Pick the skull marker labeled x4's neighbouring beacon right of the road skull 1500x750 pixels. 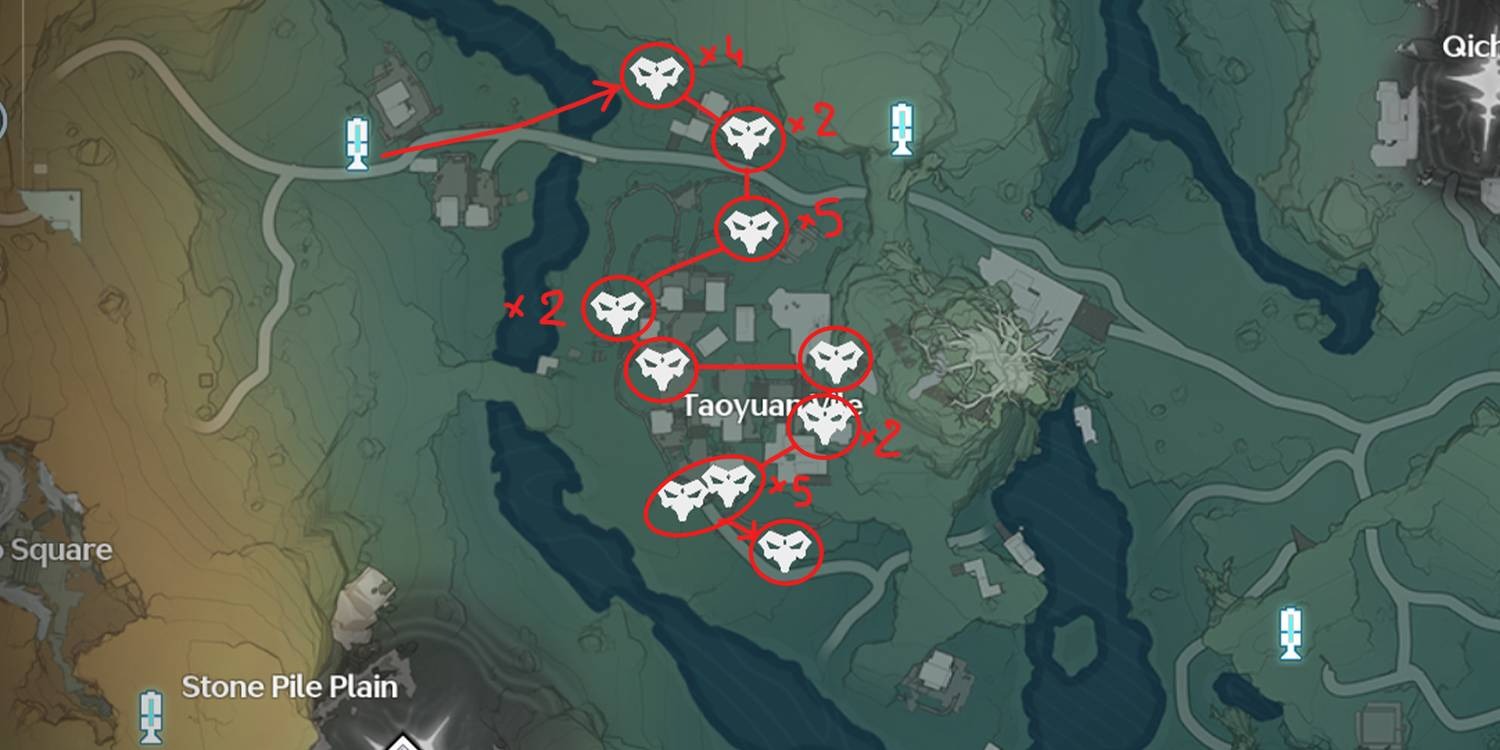click(x=902, y=129)
